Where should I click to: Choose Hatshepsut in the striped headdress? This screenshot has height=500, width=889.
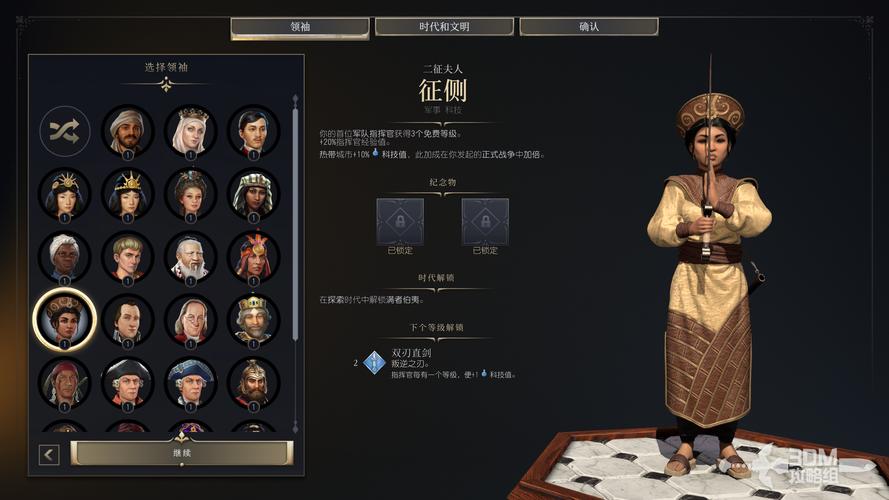click(x=253, y=194)
